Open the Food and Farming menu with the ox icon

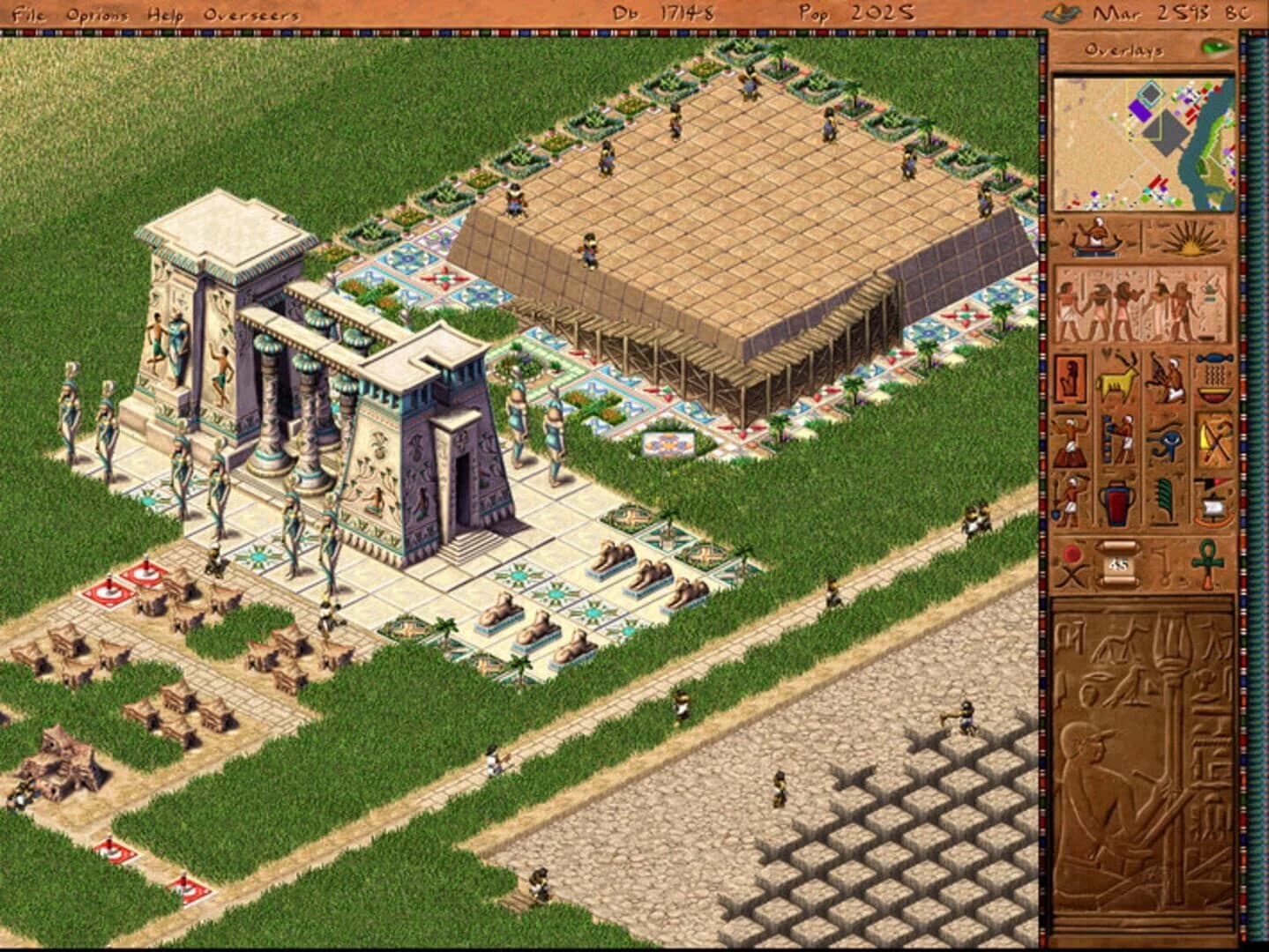coord(1116,377)
